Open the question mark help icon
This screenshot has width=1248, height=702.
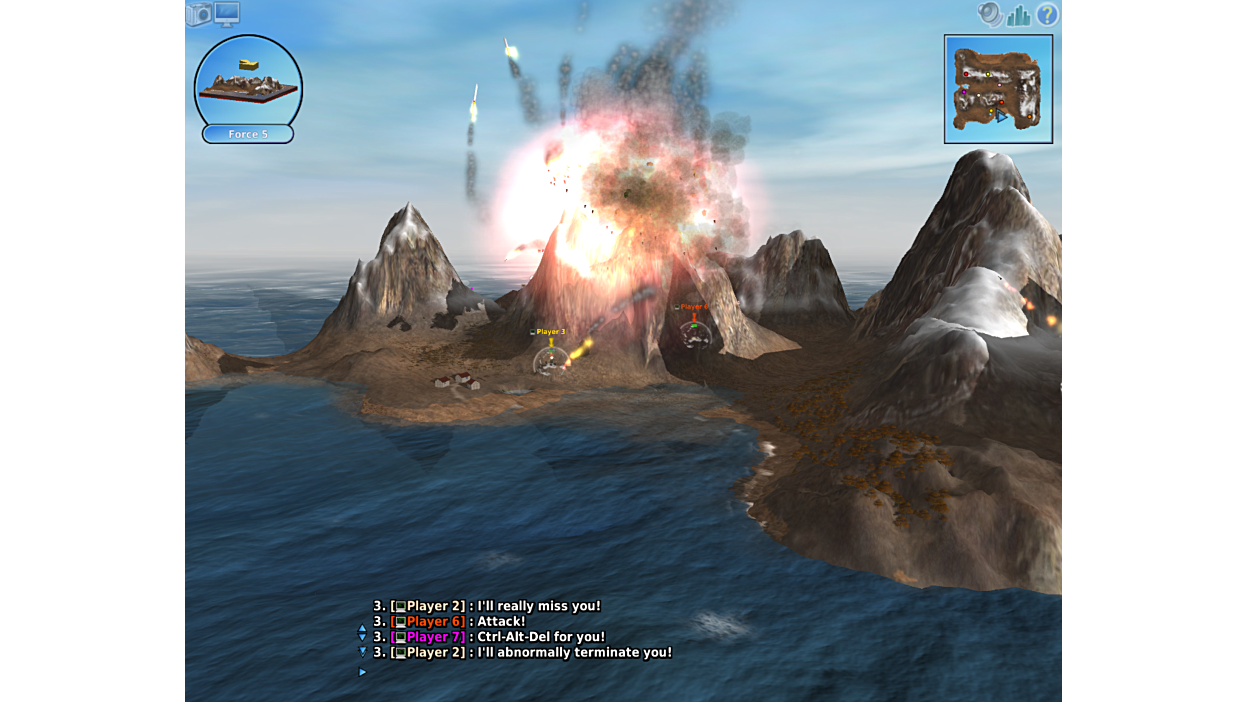[1047, 14]
